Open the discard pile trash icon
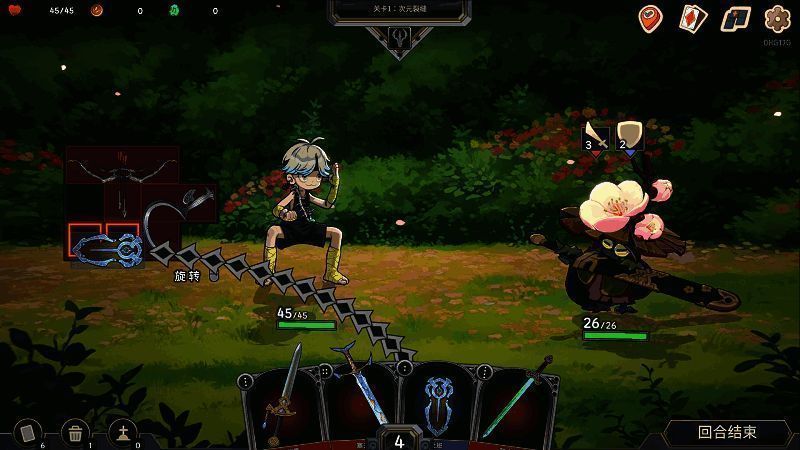This screenshot has width=800, height=450. [x=75, y=432]
